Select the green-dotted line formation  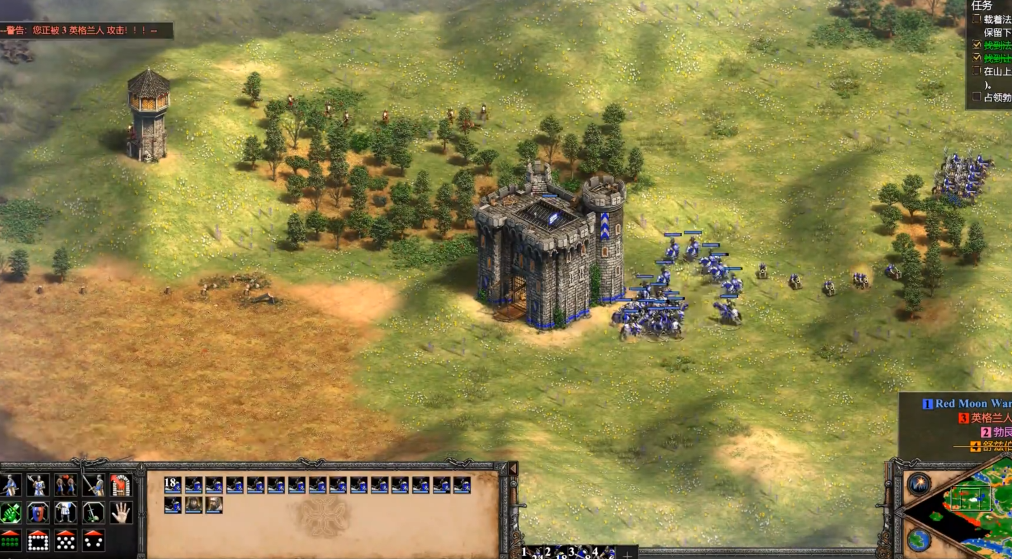tap(10, 541)
